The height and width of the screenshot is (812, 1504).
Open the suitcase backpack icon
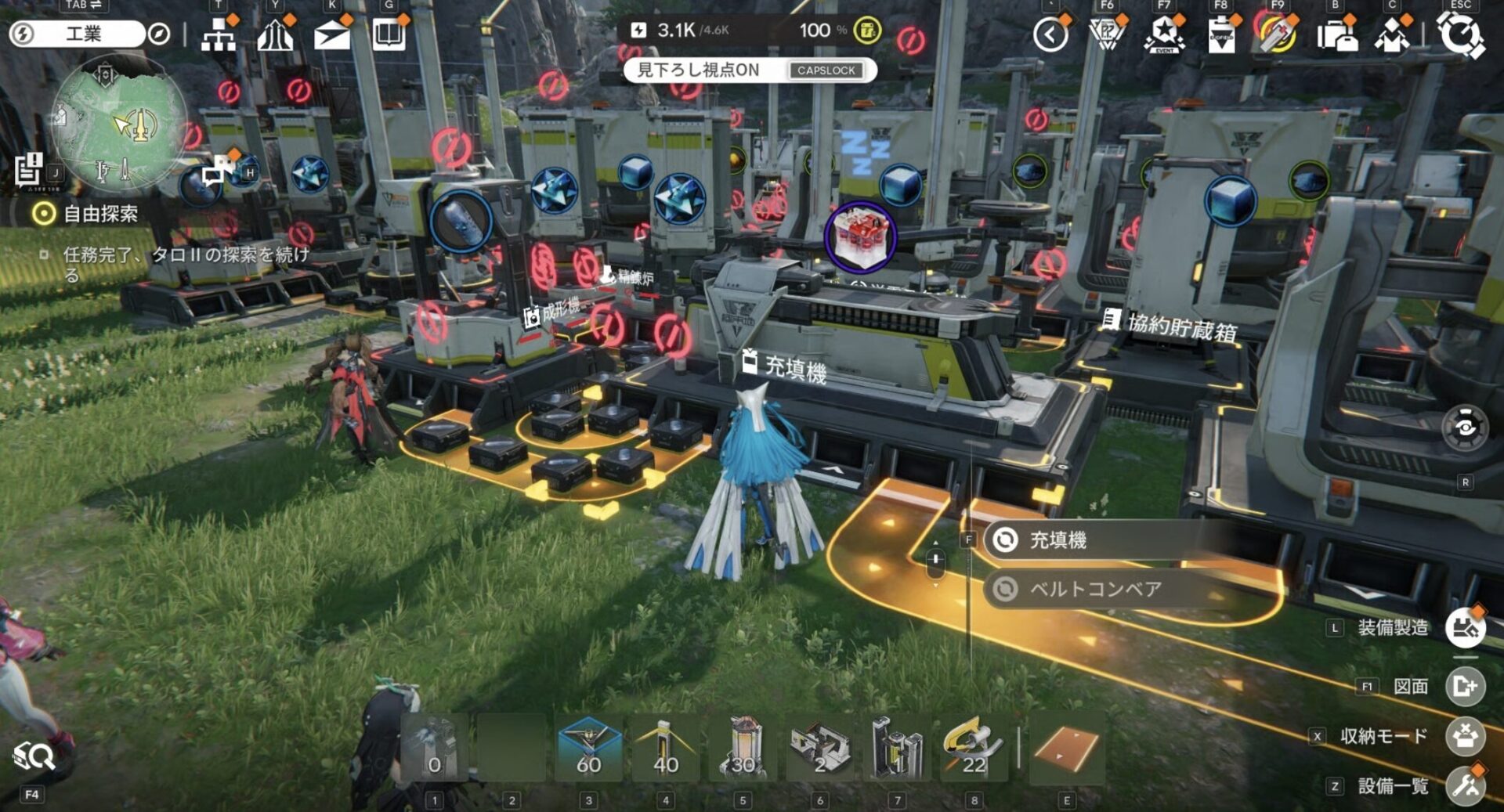pos(1336,36)
